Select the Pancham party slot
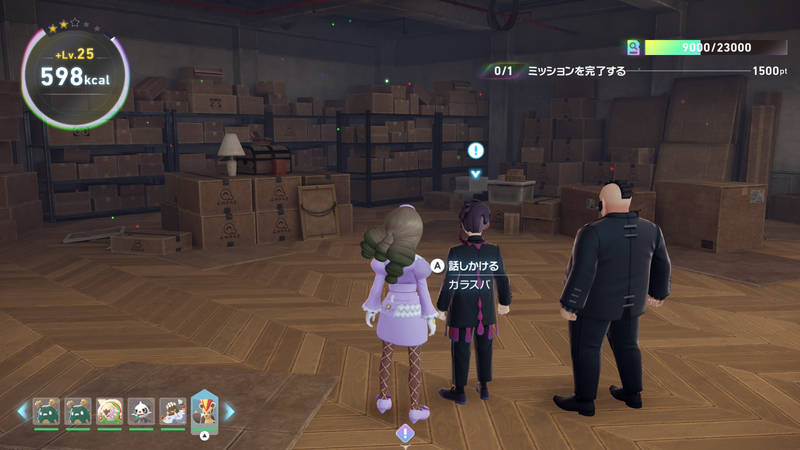Viewport: 800px width, 450px height. [x=141, y=411]
